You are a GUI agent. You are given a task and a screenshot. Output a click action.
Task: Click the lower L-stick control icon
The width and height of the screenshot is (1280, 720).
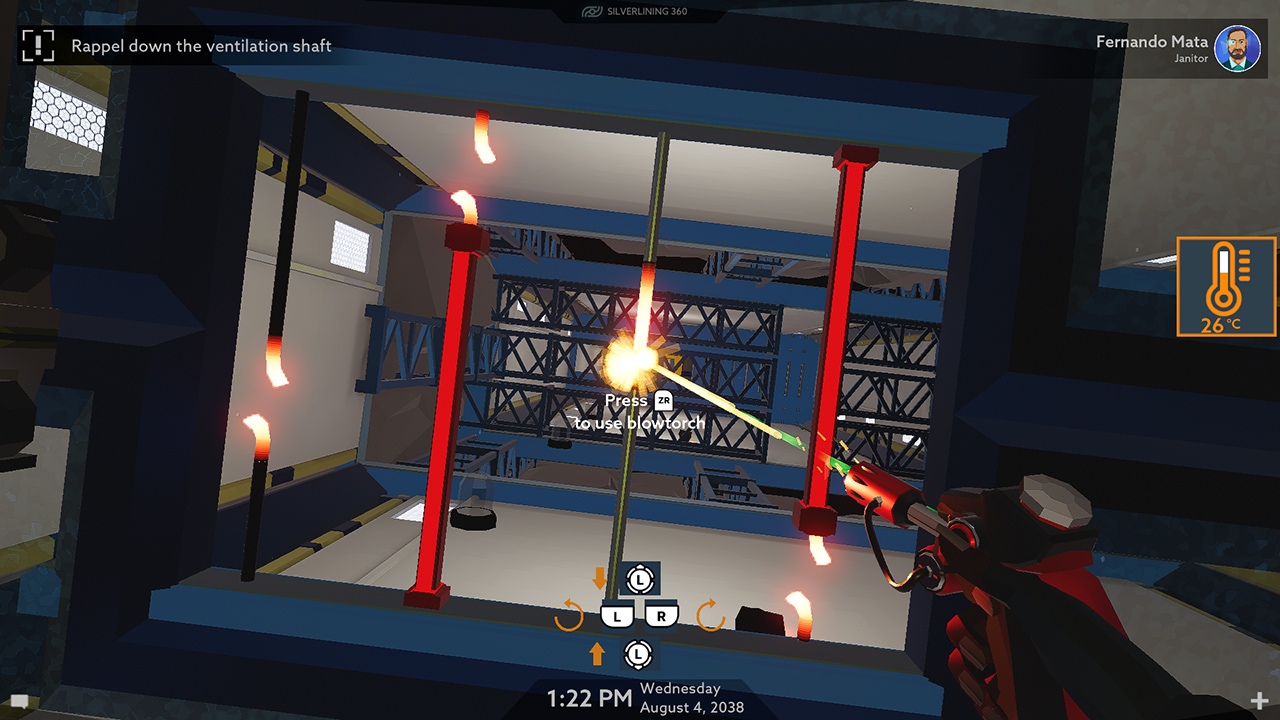(637, 654)
